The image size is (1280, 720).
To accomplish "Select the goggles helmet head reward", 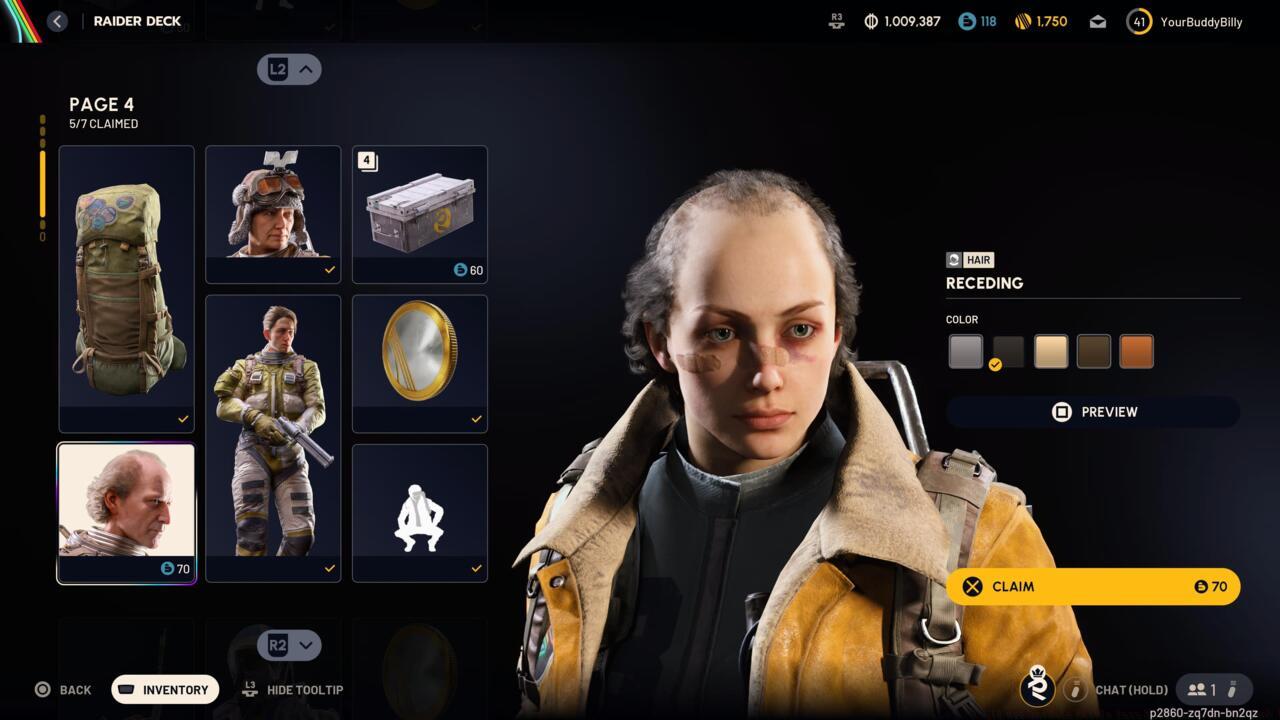I will click(273, 214).
